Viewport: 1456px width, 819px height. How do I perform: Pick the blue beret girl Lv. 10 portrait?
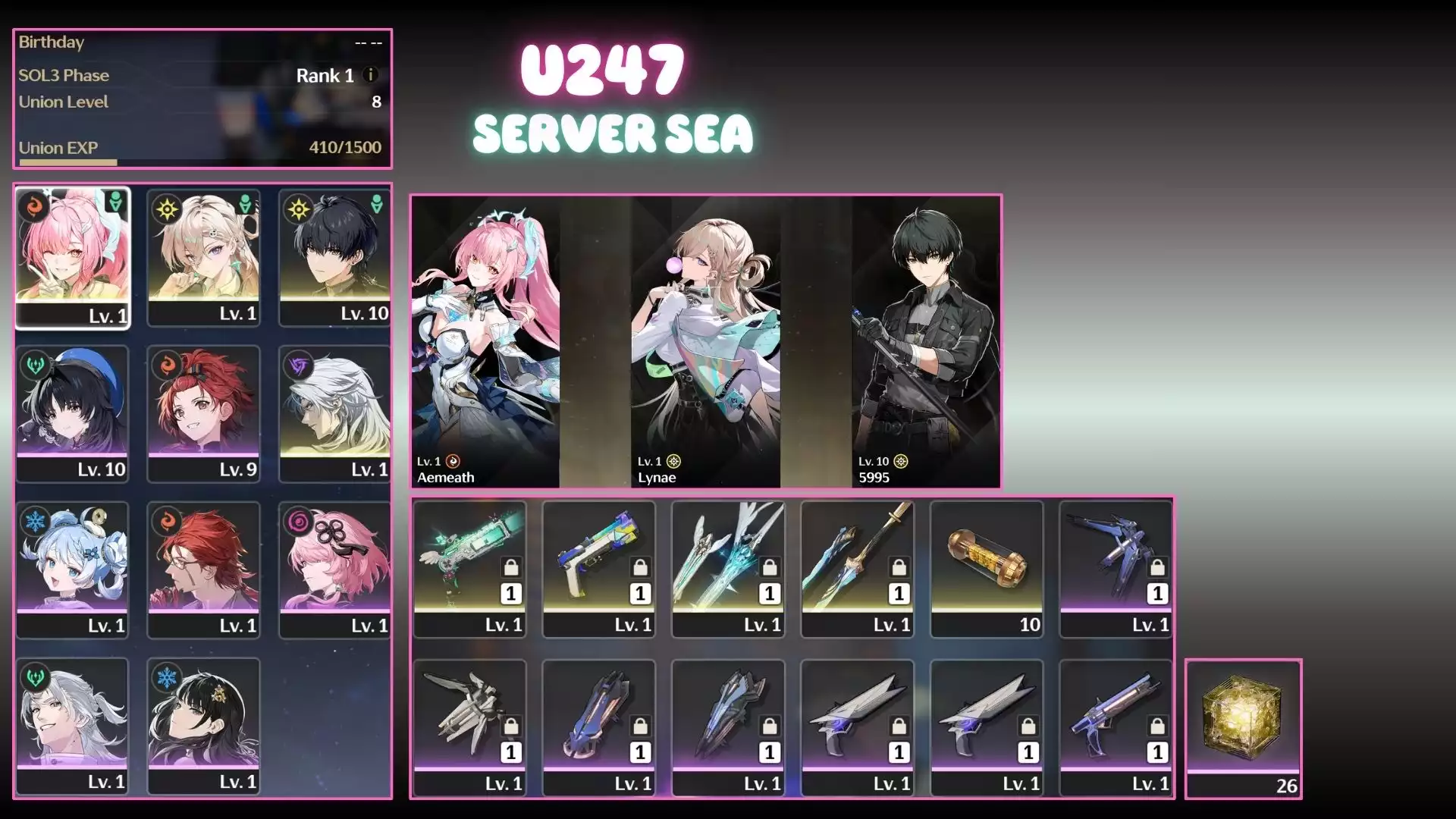(73, 413)
